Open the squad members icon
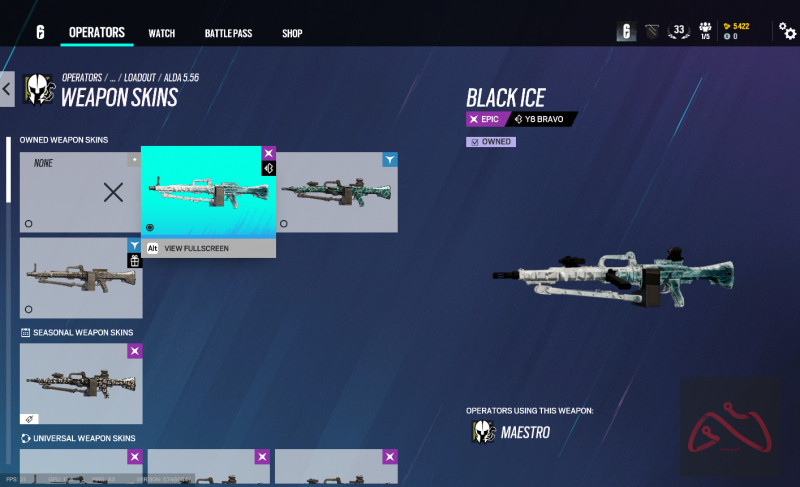Viewport: 800px width, 487px height. (x=705, y=30)
